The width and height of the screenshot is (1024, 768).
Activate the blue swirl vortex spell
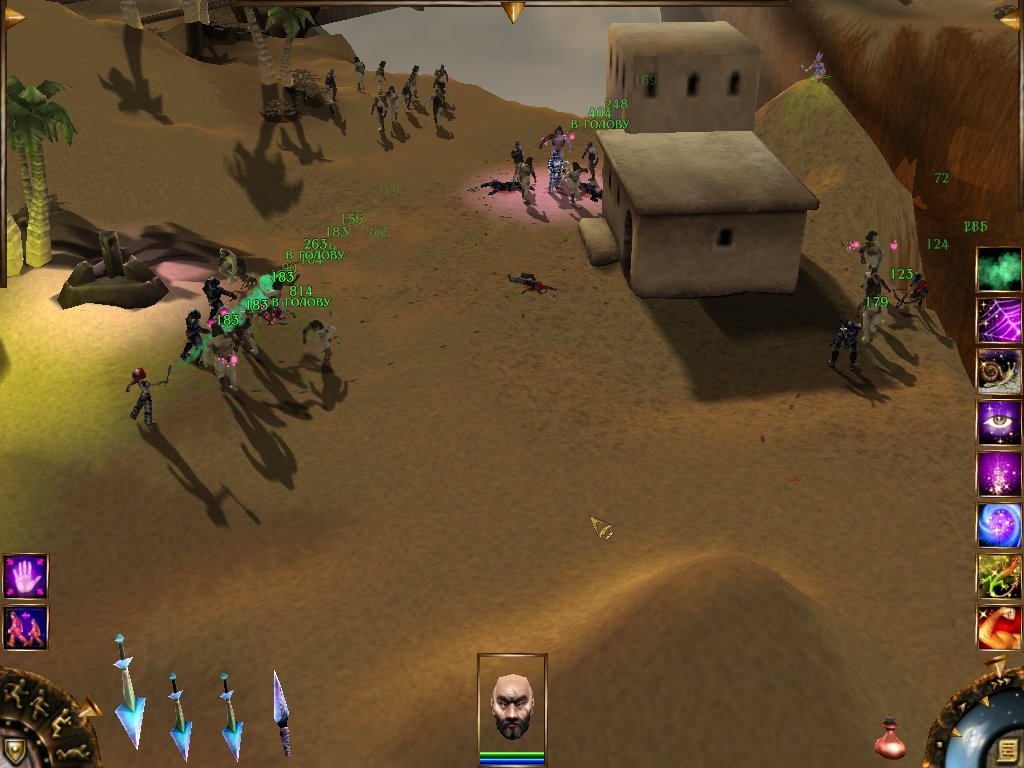point(999,525)
